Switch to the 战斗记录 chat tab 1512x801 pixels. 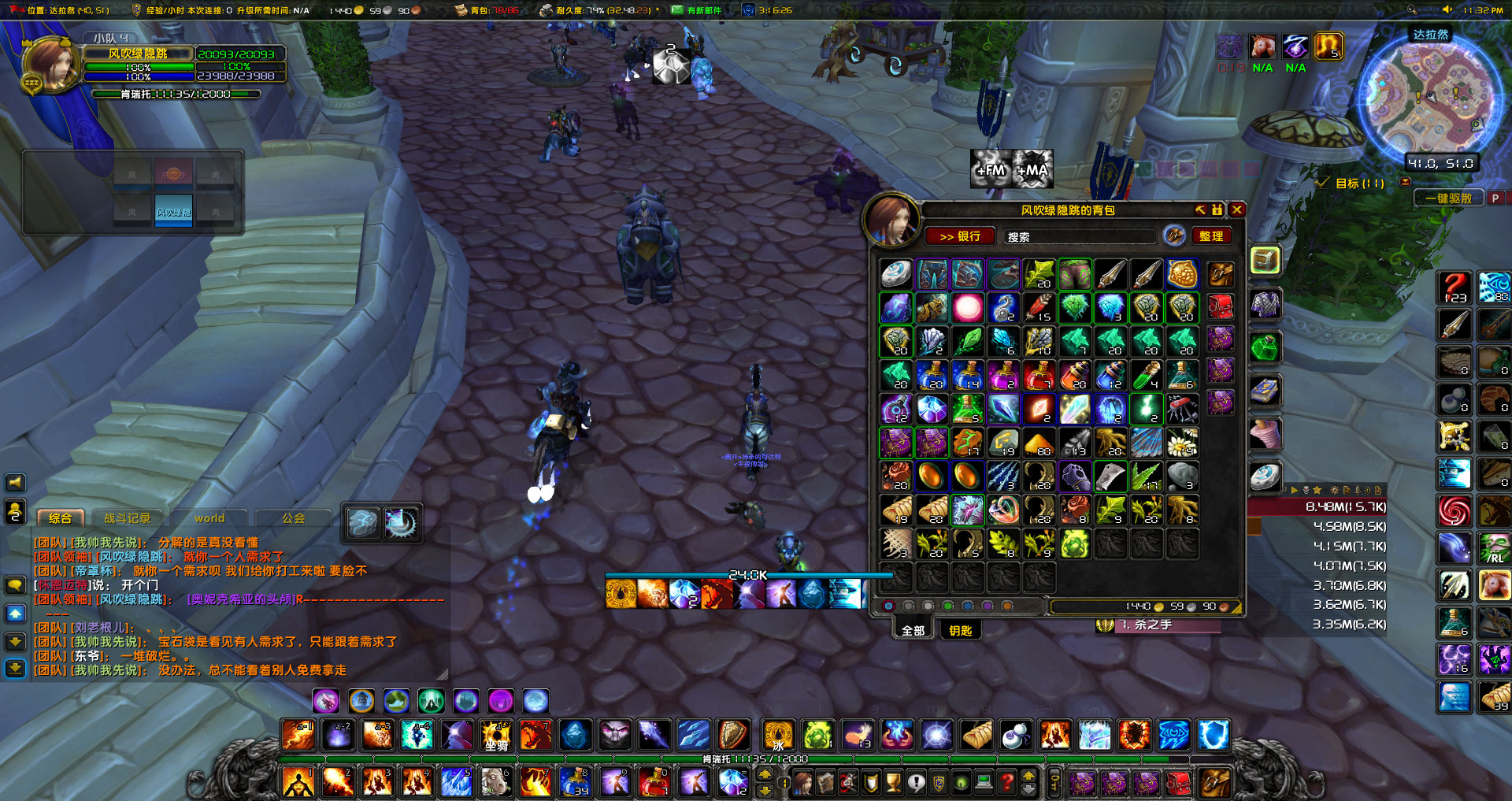pyautogui.click(x=127, y=517)
